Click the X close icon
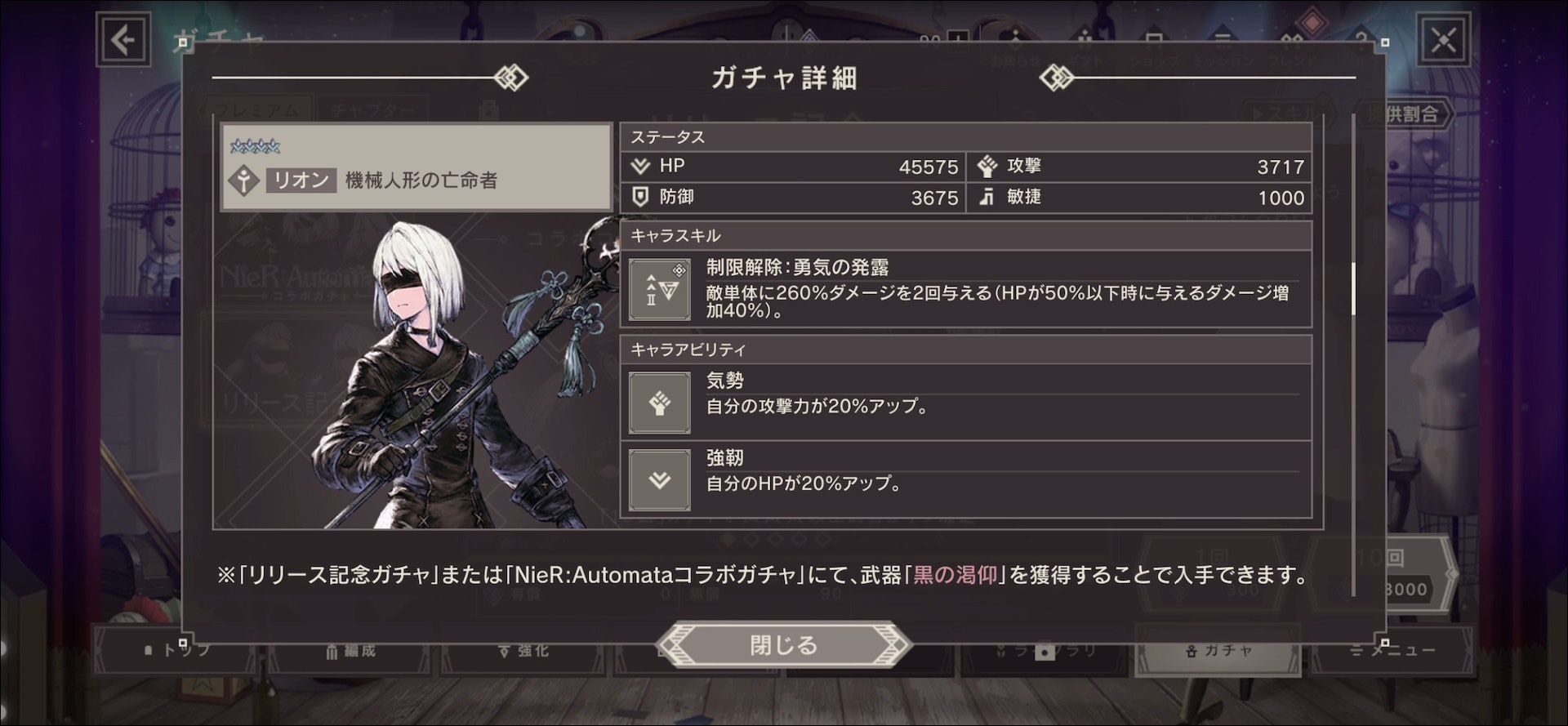The image size is (1568, 726). pyautogui.click(x=1443, y=39)
